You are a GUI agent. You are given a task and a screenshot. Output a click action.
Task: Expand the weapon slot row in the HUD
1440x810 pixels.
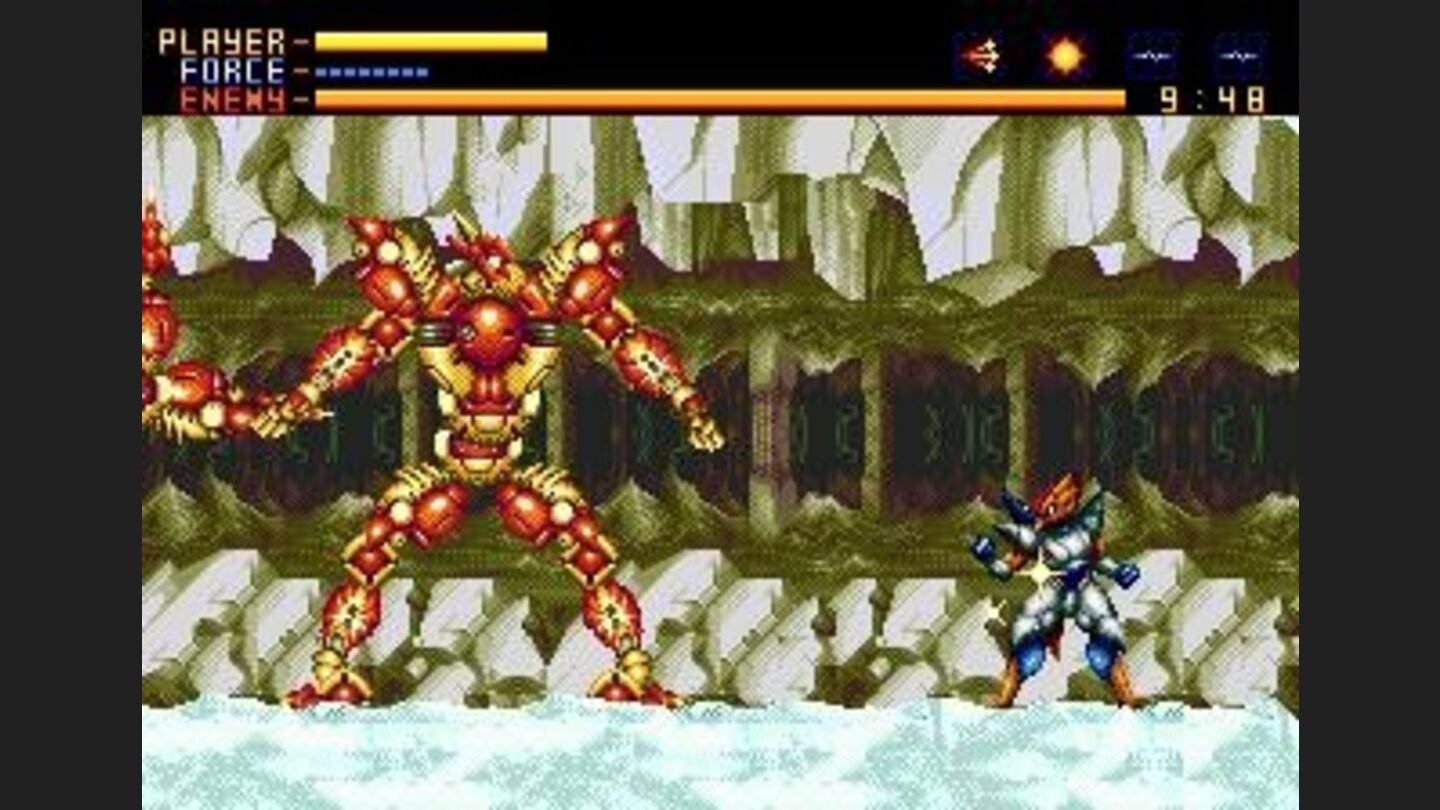click(1110, 55)
